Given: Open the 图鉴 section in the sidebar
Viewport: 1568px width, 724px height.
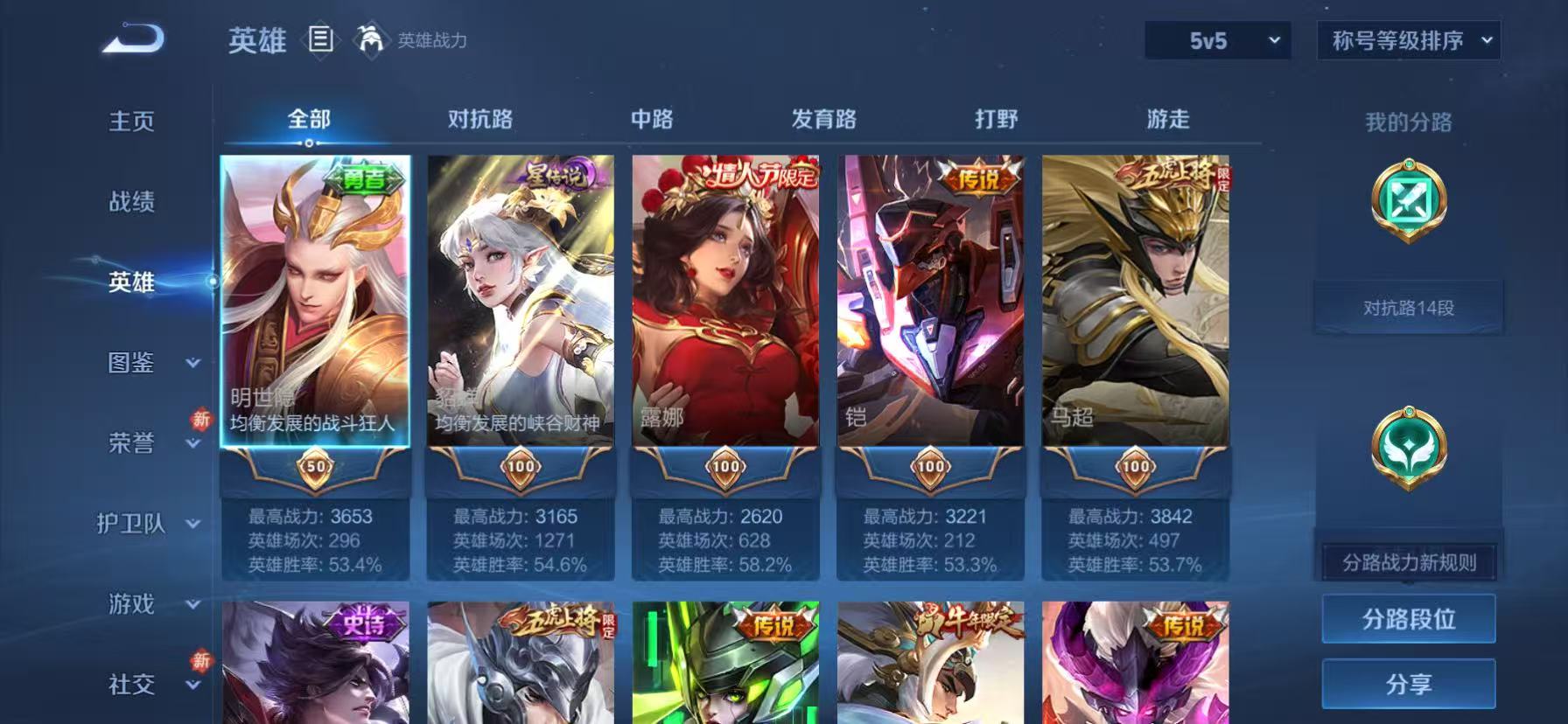Looking at the screenshot, I should [129, 363].
